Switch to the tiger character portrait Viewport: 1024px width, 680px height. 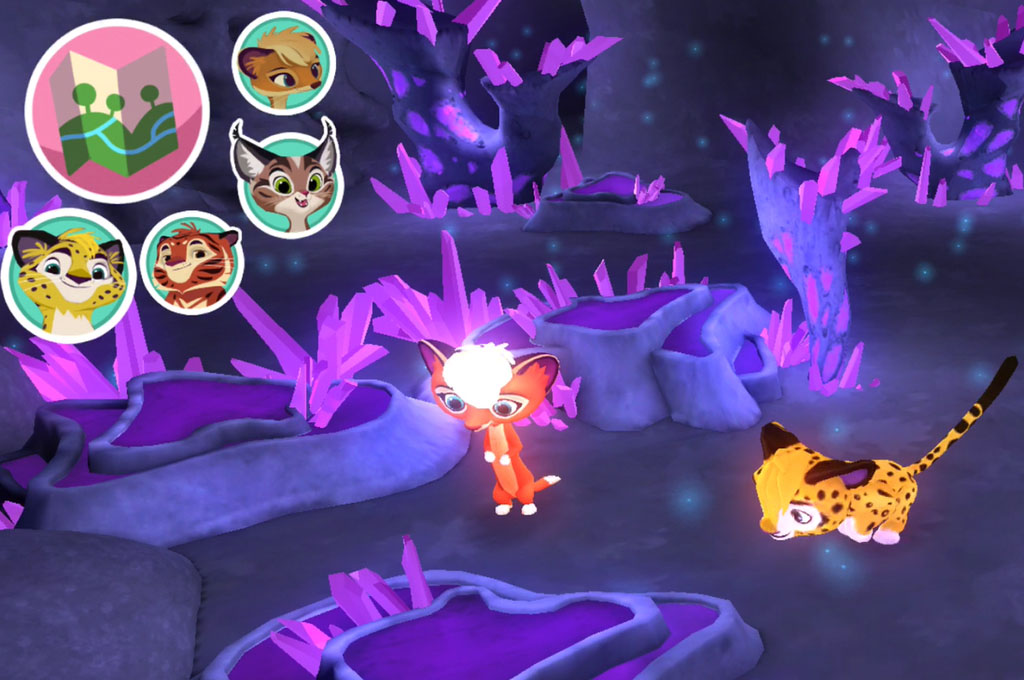pyautogui.click(x=193, y=263)
